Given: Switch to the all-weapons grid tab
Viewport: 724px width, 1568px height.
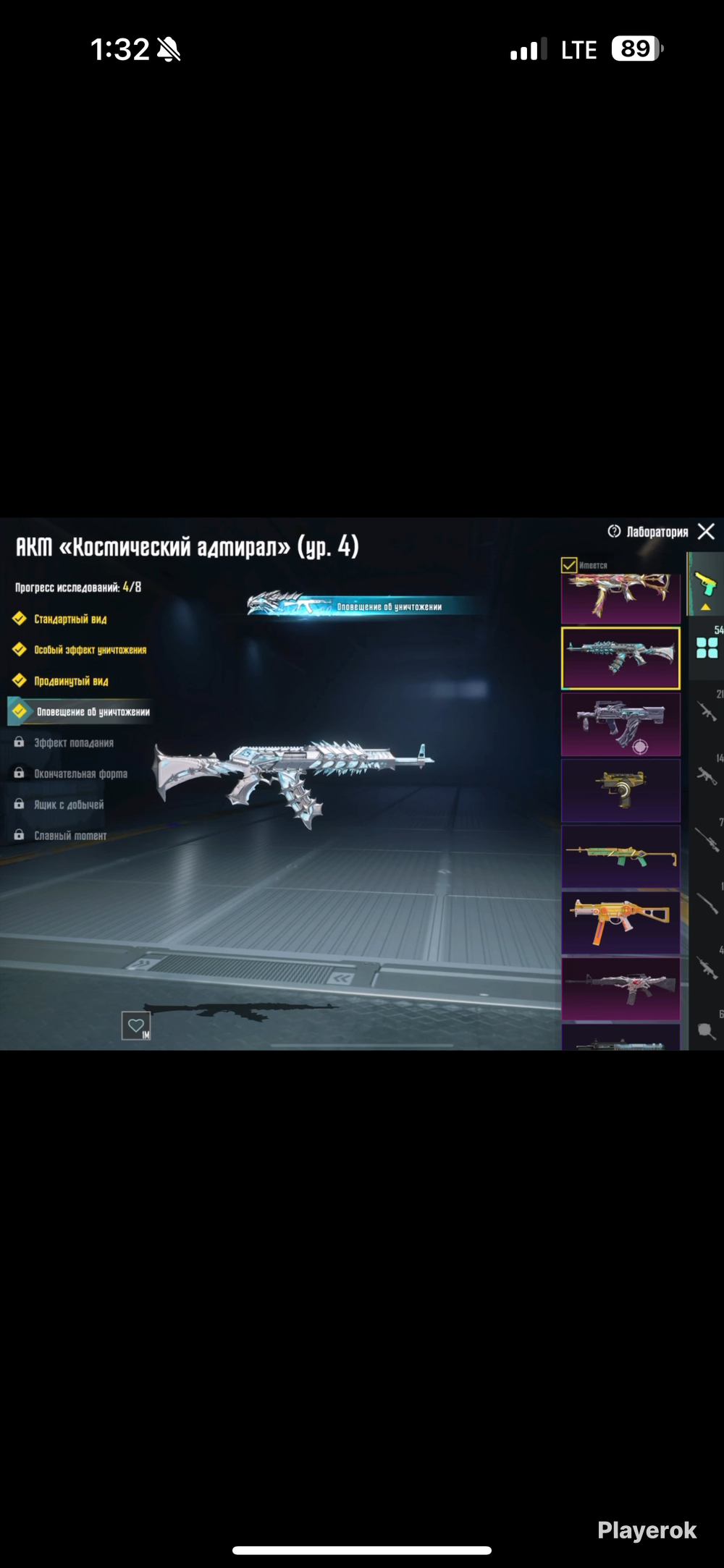Looking at the screenshot, I should (x=707, y=648).
